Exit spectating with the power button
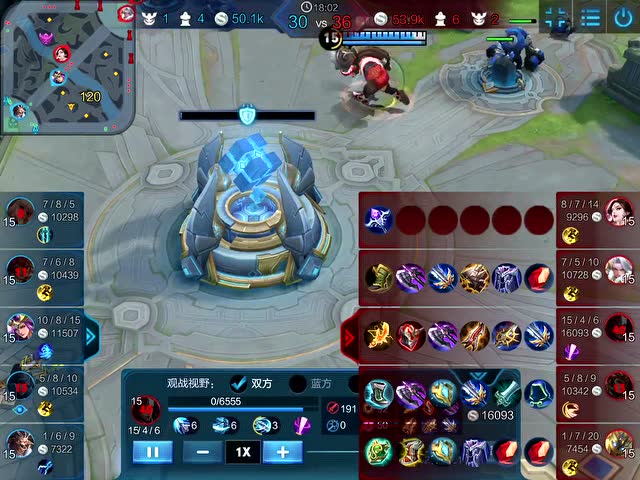This screenshot has width=640, height=480. (x=625, y=17)
